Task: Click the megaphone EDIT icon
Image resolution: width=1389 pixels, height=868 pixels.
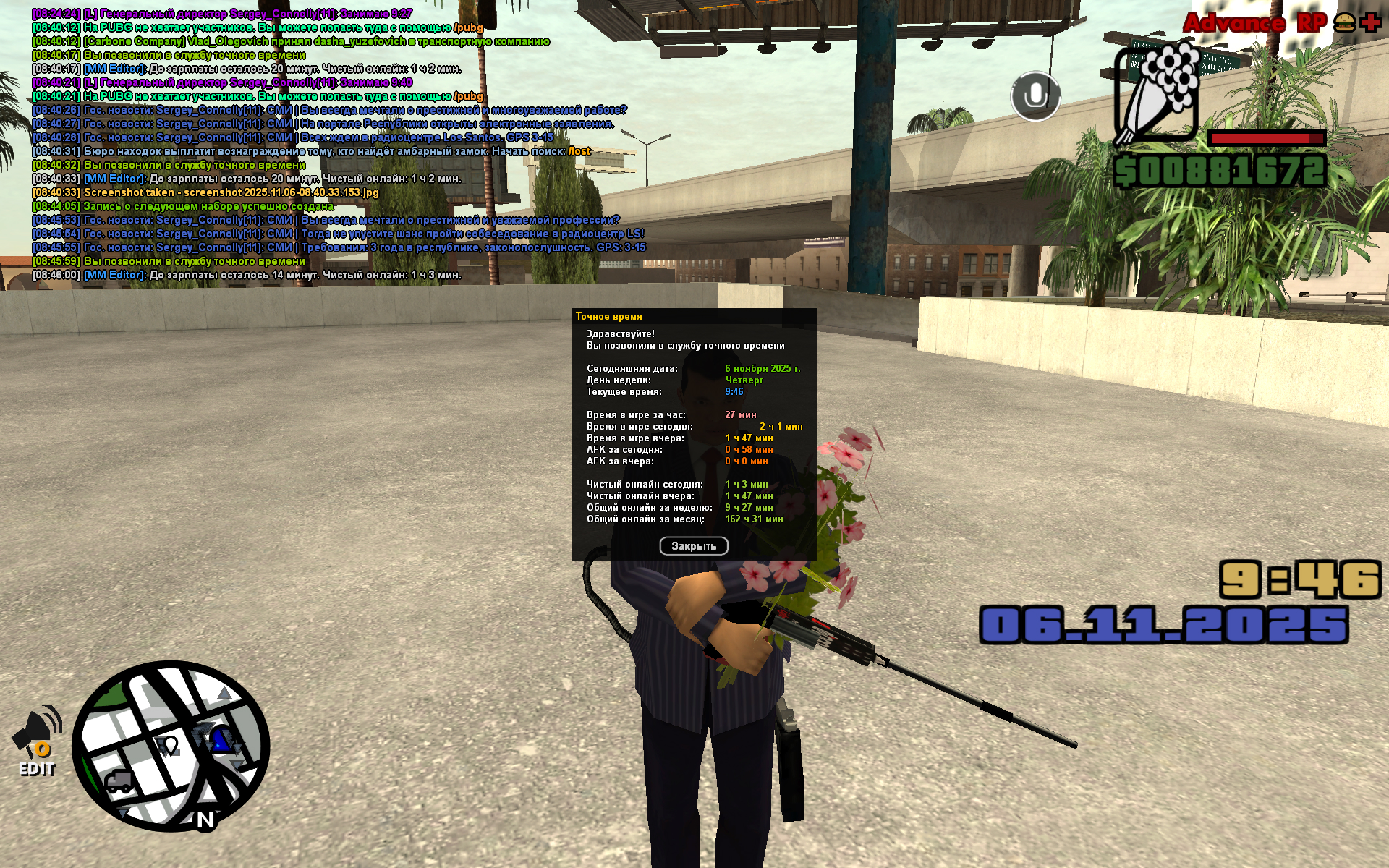Action: coord(38,740)
